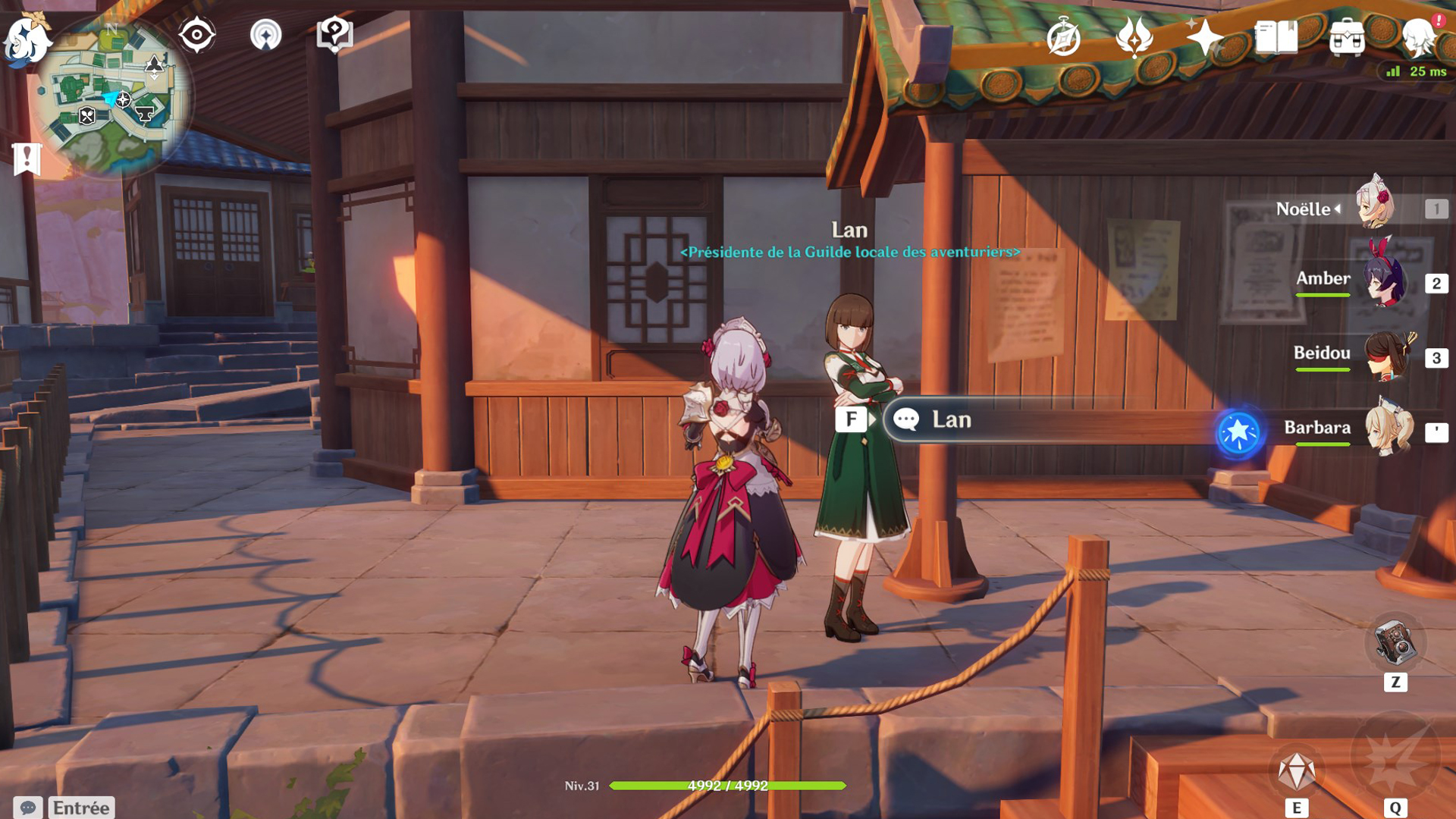Open the character menu icon

1419,37
